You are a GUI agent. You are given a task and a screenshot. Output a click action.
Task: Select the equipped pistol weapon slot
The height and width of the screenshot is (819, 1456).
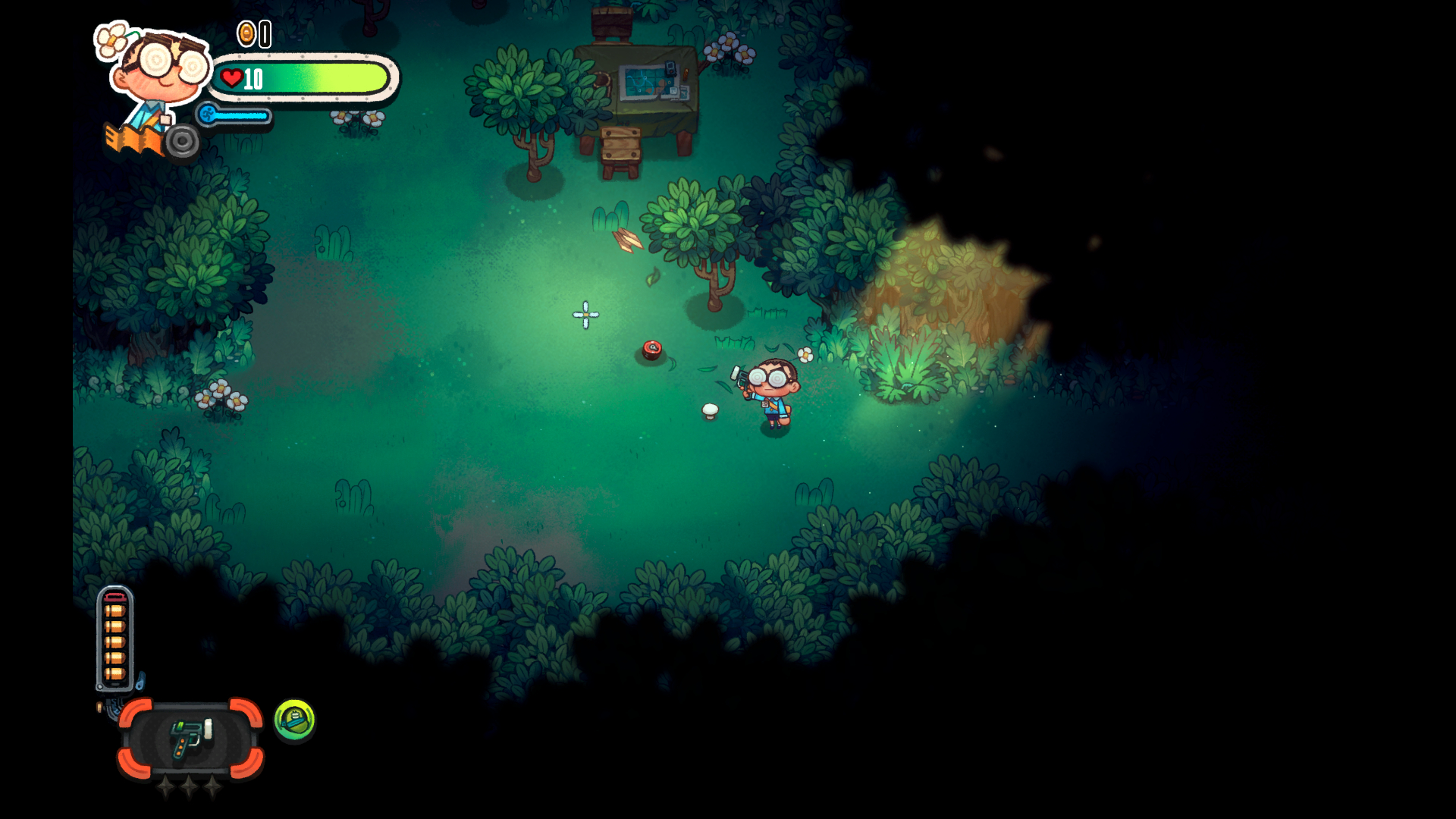(190, 739)
